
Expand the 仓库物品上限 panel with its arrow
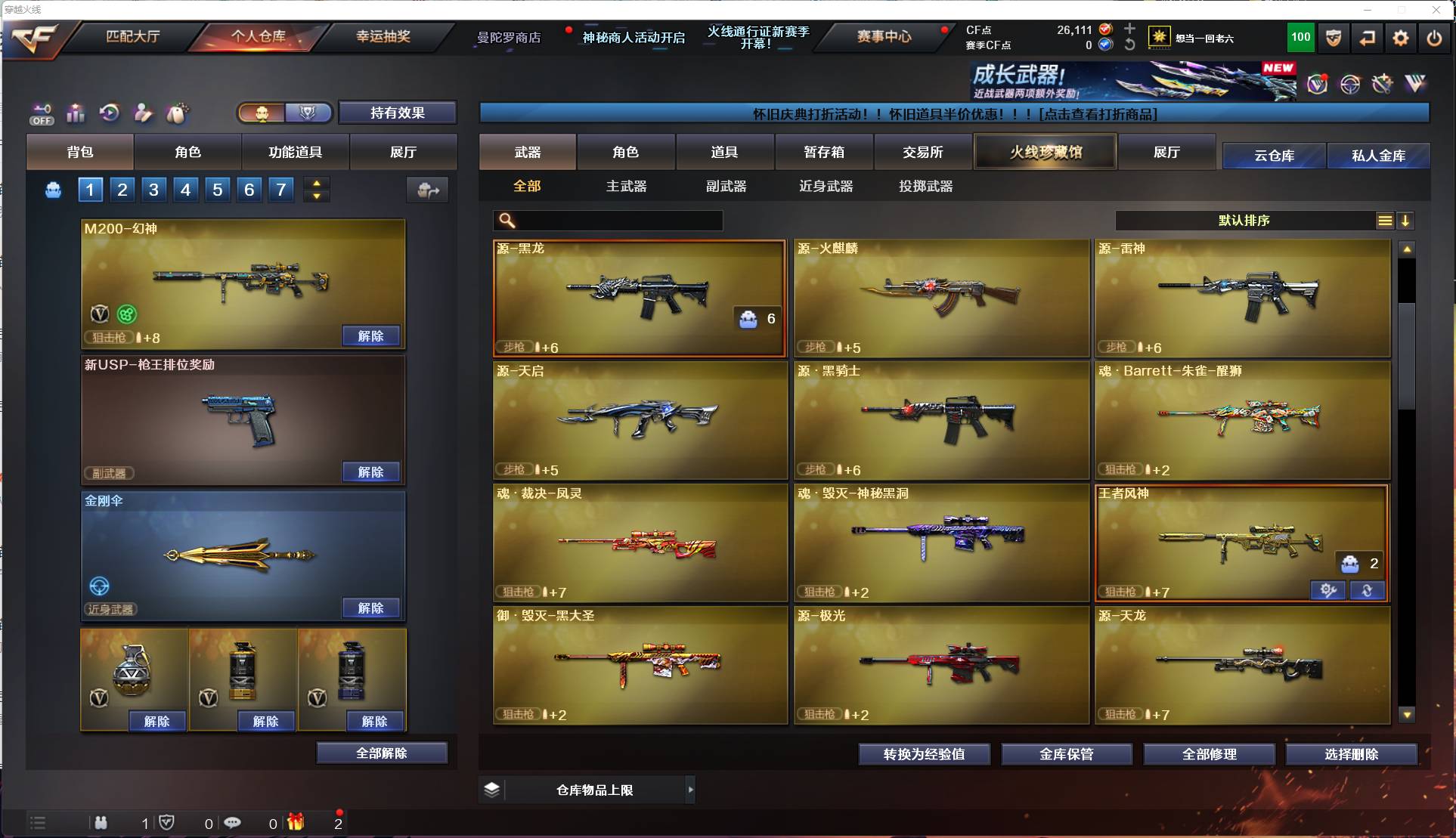[690, 790]
